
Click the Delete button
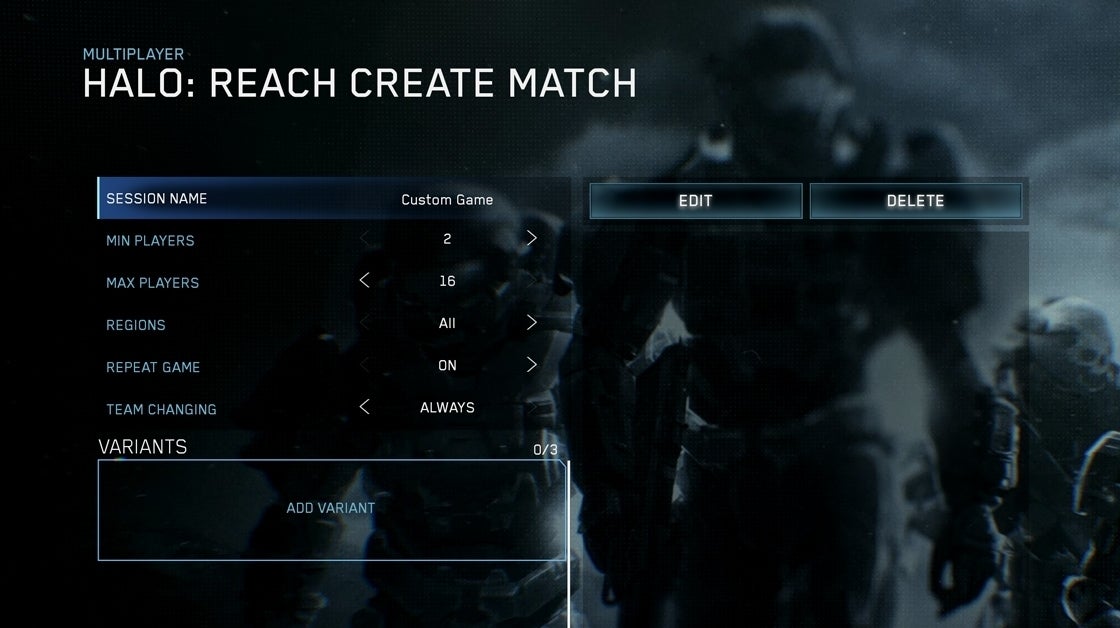tap(915, 200)
